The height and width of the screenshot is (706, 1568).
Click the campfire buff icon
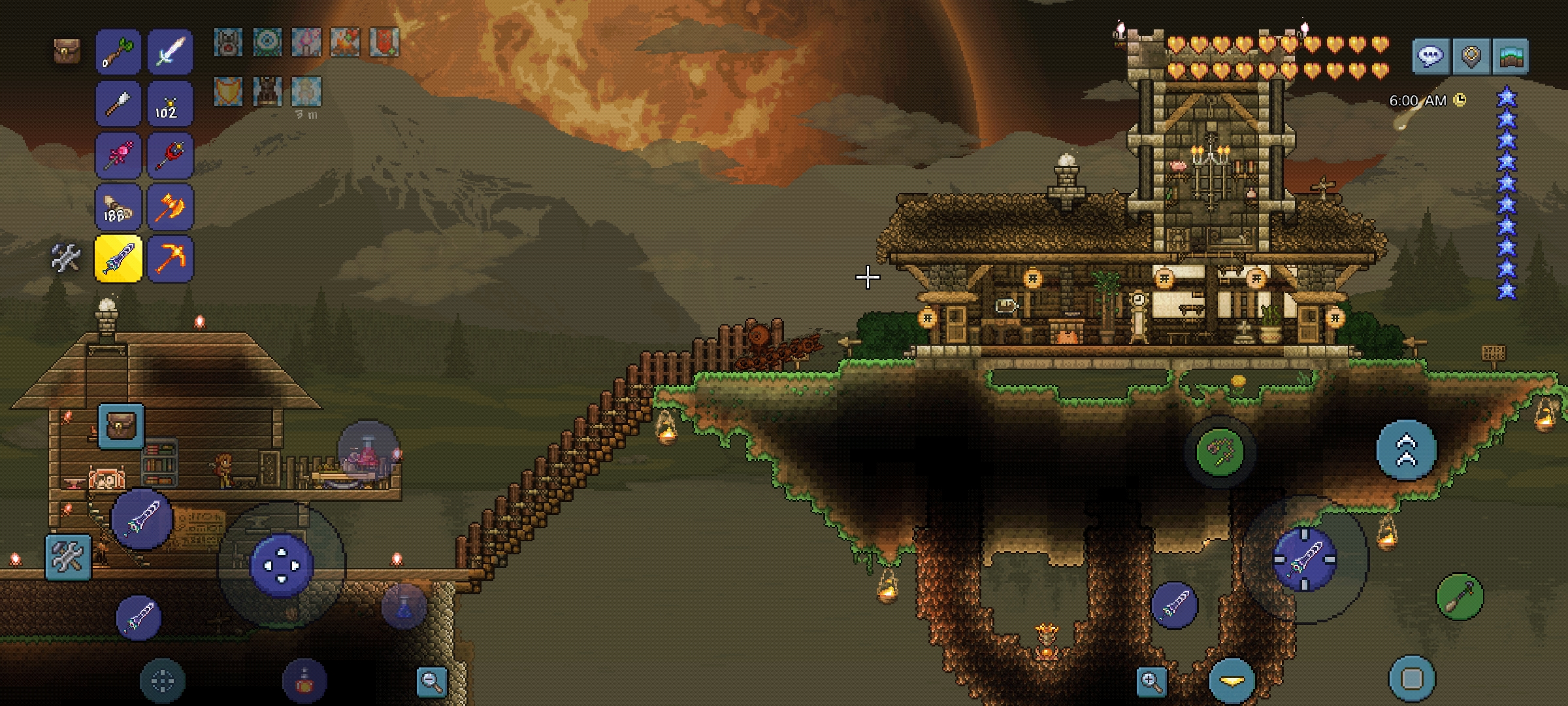[345, 43]
